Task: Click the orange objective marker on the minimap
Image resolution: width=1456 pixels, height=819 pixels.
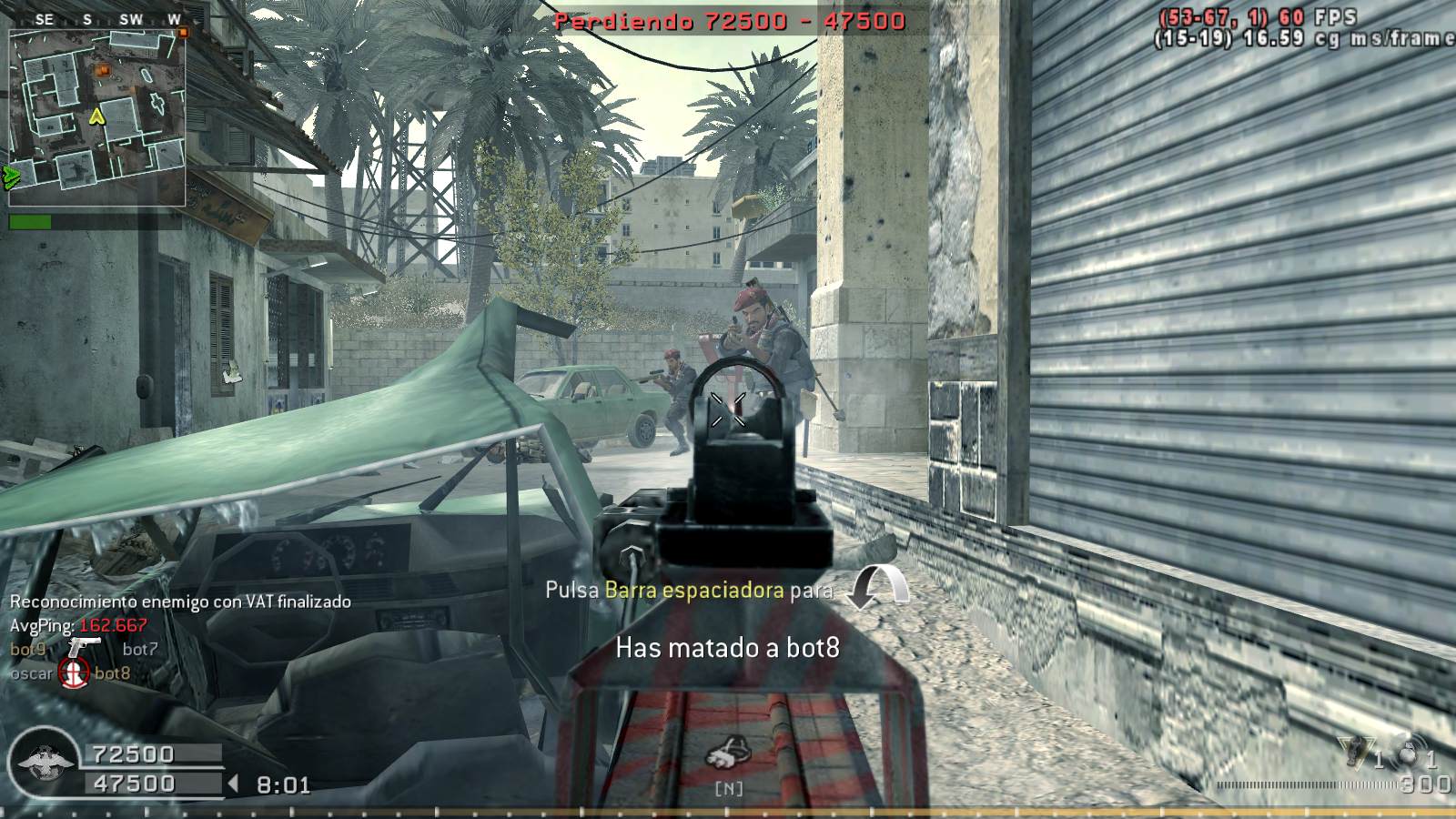Action: coord(102,70)
